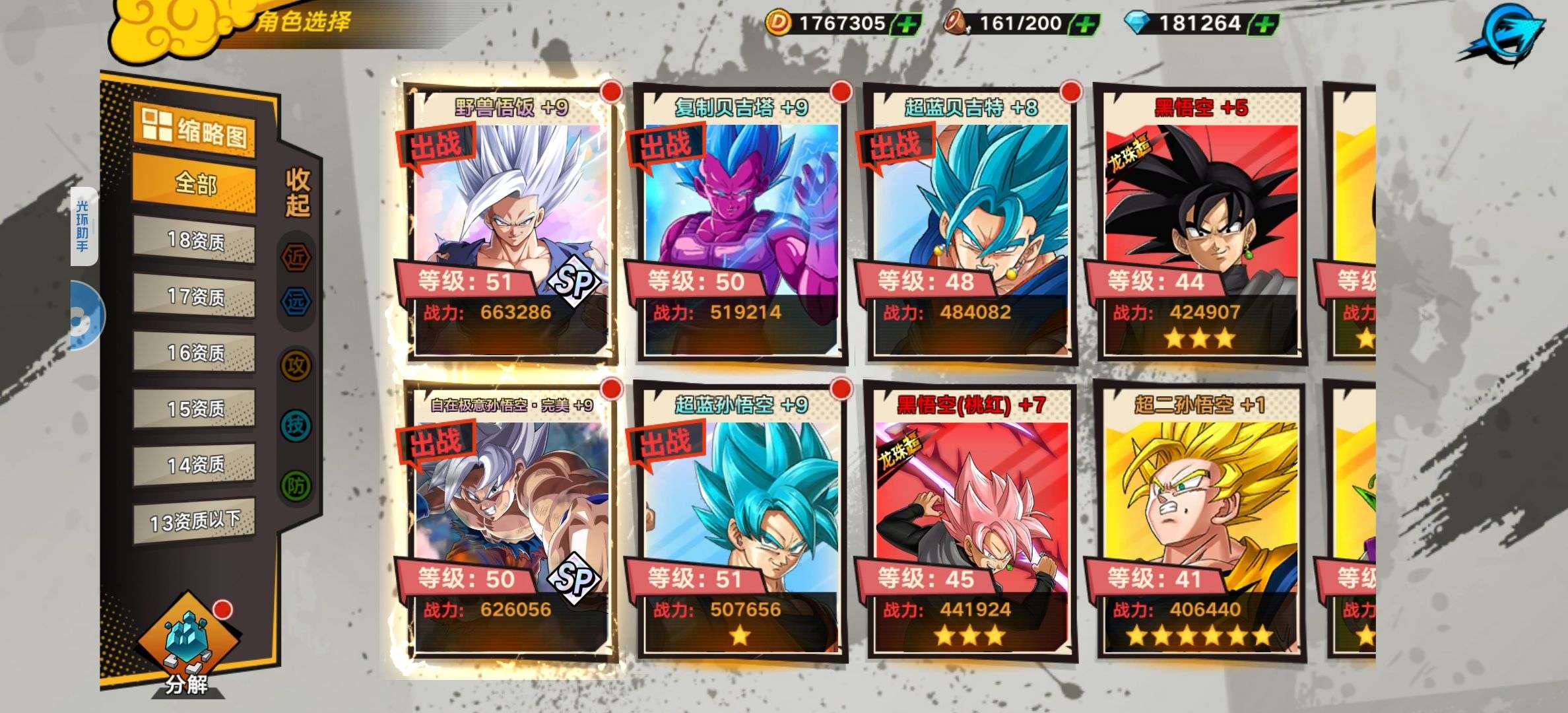The height and width of the screenshot is (713, 1568).
Task: Filter by 15资质 characters
Action: click(195, 408)
